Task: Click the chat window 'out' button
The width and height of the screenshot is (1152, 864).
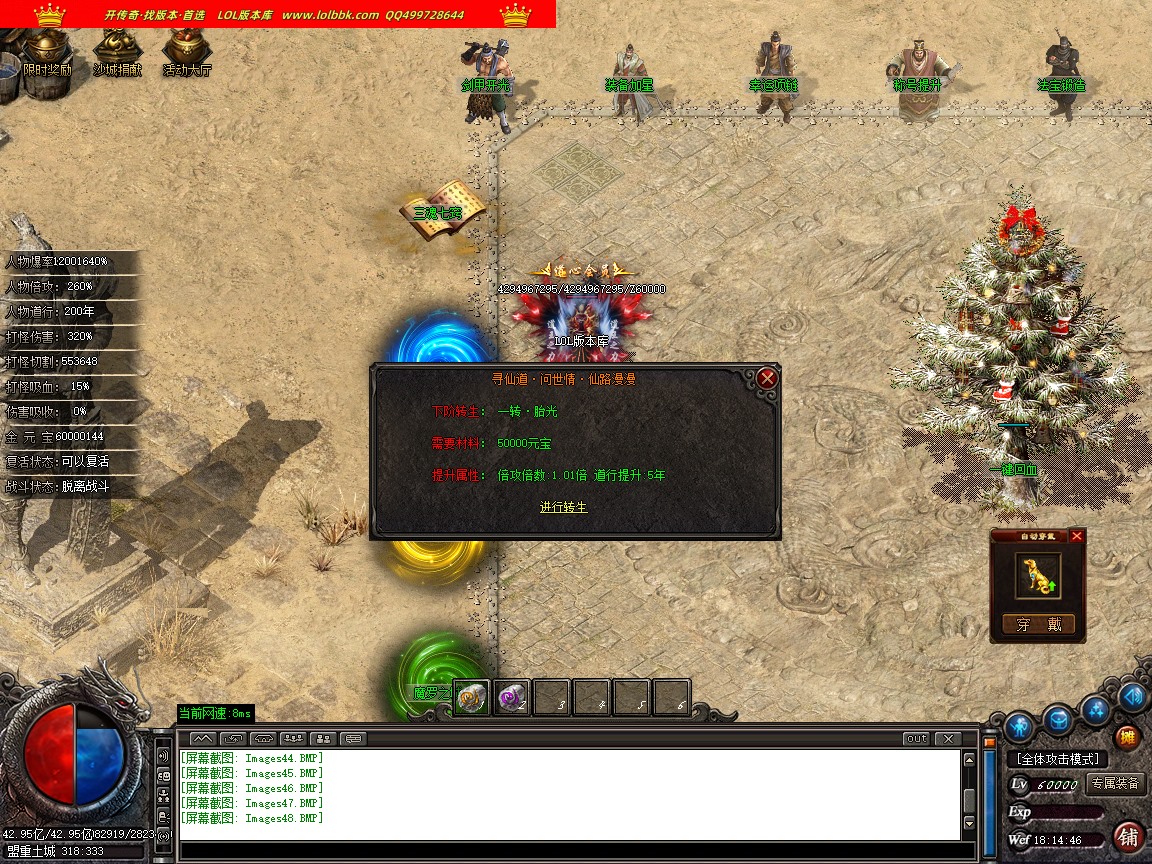Action: pyautogui.click(x=916, y=739)
